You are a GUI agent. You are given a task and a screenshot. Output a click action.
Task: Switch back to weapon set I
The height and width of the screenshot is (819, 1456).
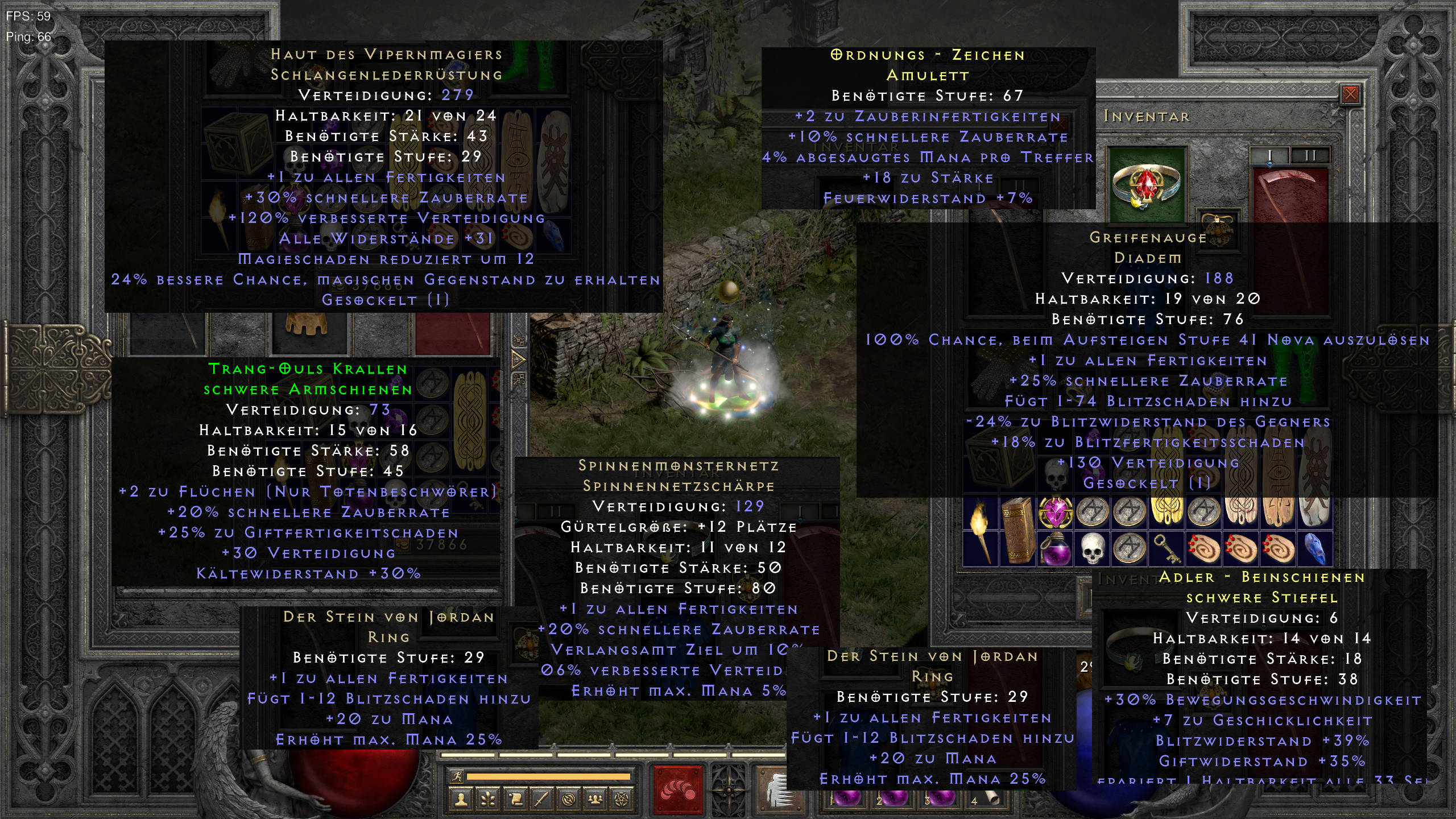1270,156
